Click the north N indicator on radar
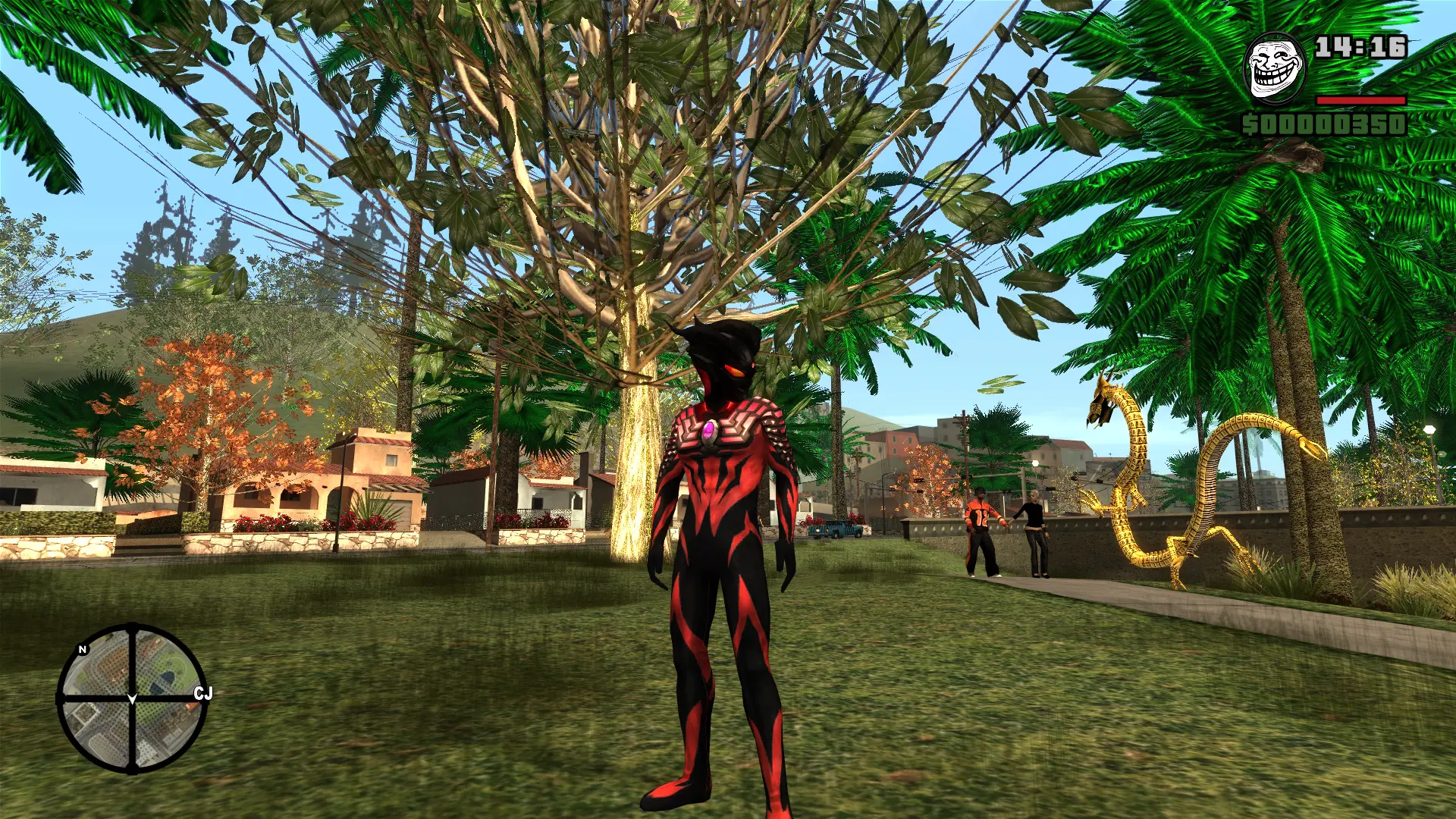The image size is (1456, 819). click(83, 649)
